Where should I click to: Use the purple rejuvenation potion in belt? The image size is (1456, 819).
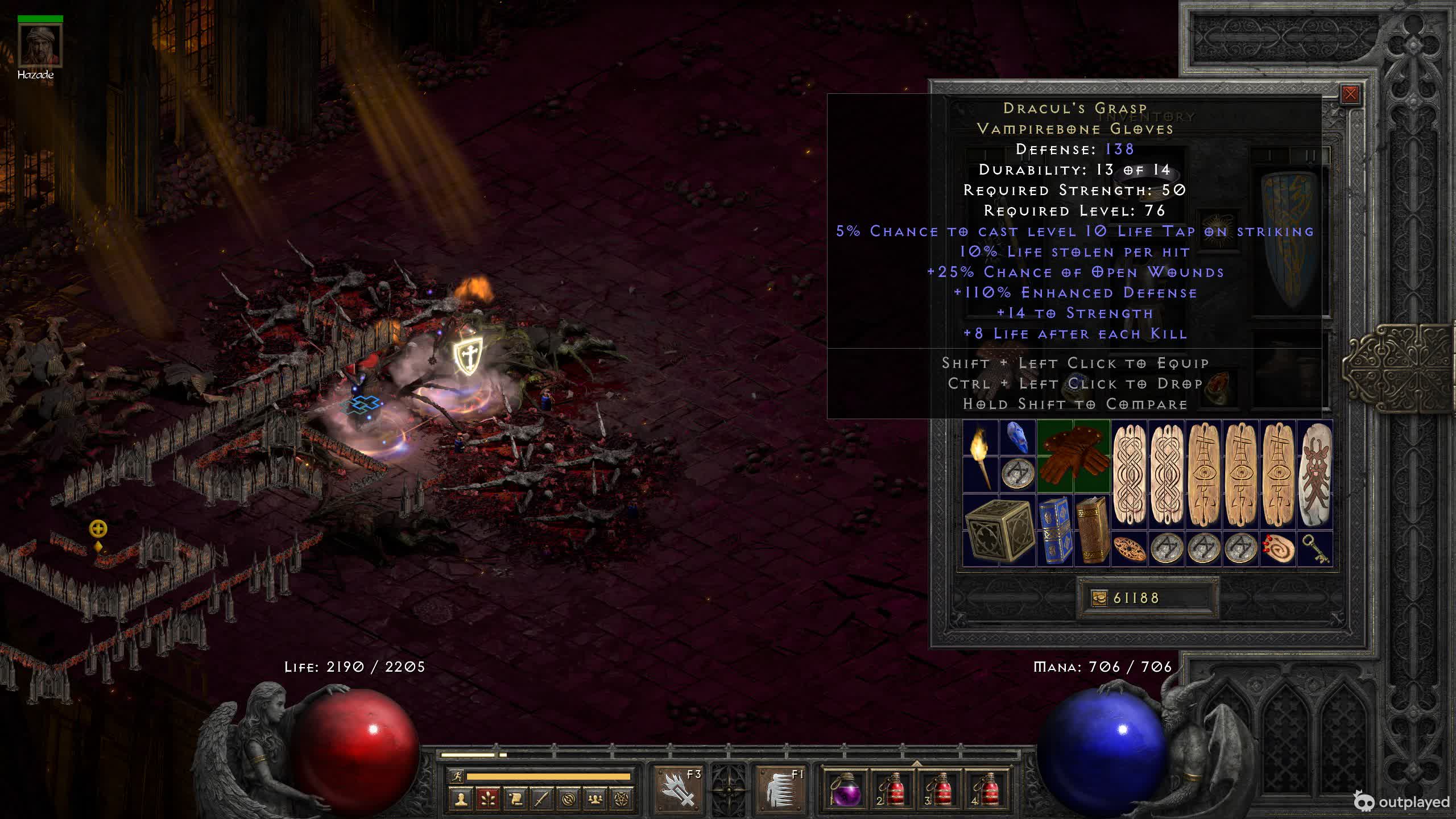(845, 789)
